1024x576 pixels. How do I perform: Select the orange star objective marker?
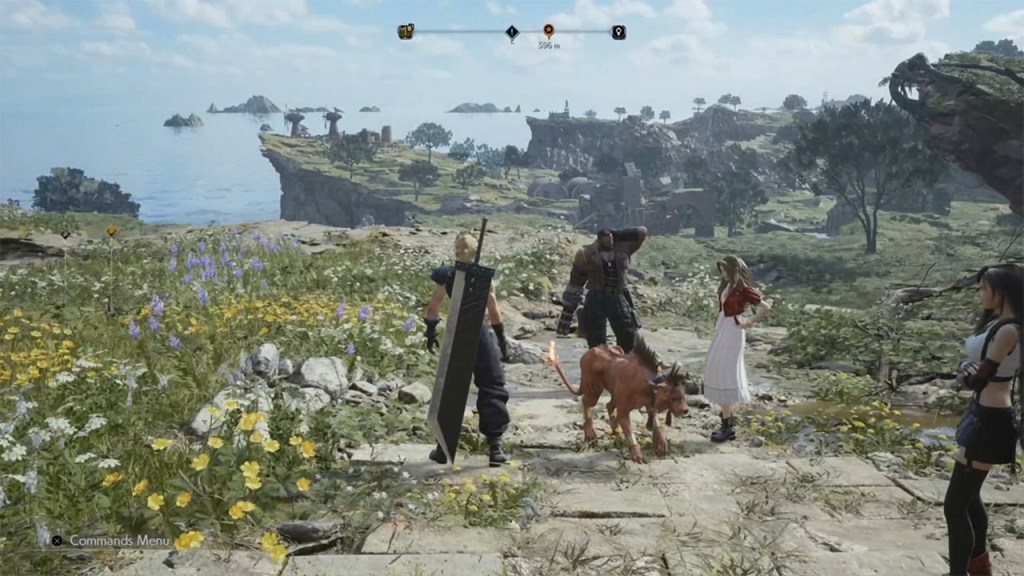coord(548,31)
